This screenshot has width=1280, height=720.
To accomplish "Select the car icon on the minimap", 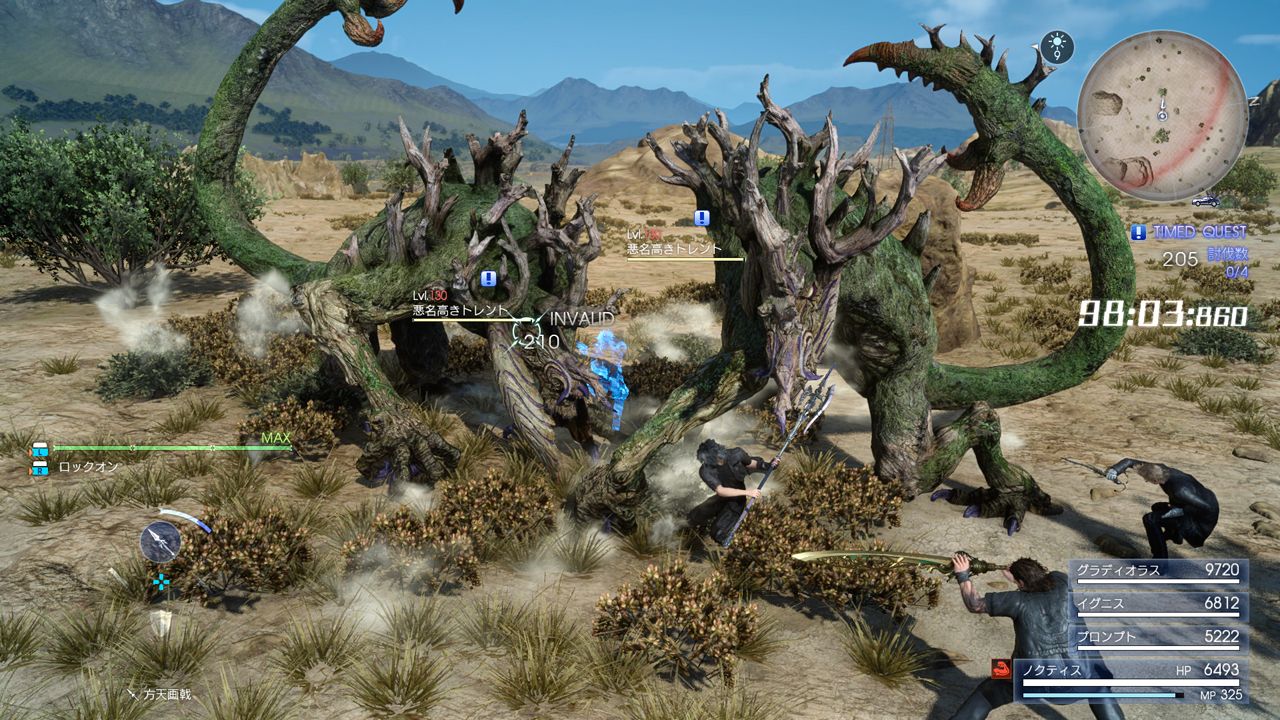I will tap(1203, 202).
